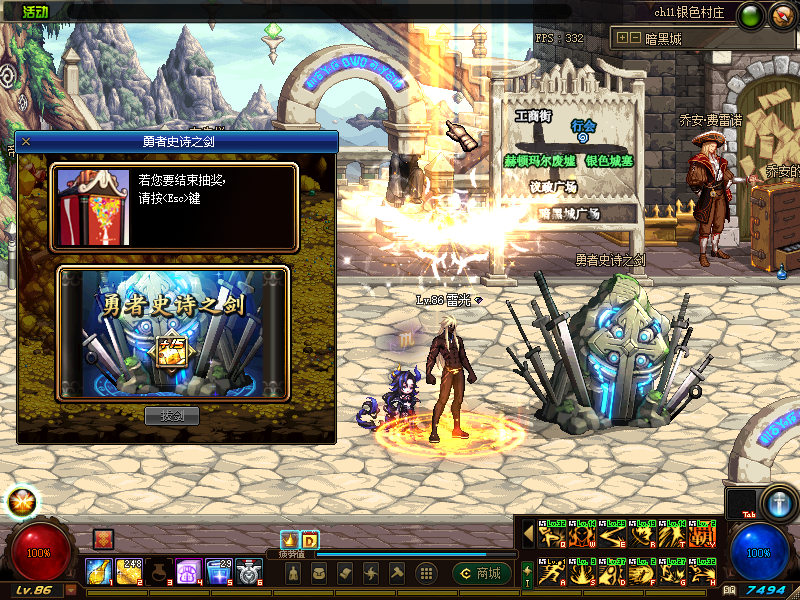The height and width of the screenshot is (600, 800).
Task: Click the hammer icon in bottom menu
Action: [397, 573]
